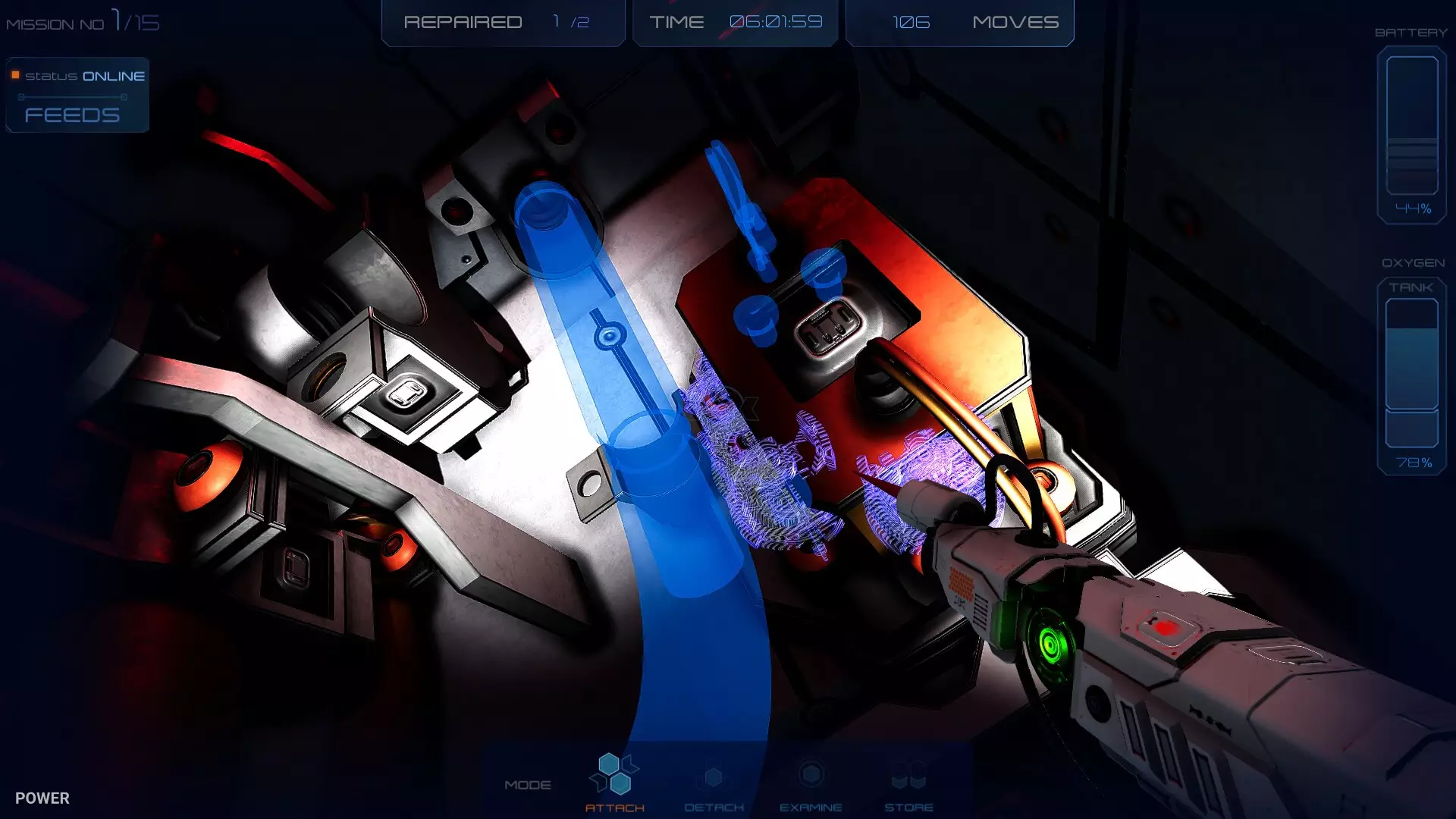Expand the MODE selector
1456x819 pixels.
[529, 785]
